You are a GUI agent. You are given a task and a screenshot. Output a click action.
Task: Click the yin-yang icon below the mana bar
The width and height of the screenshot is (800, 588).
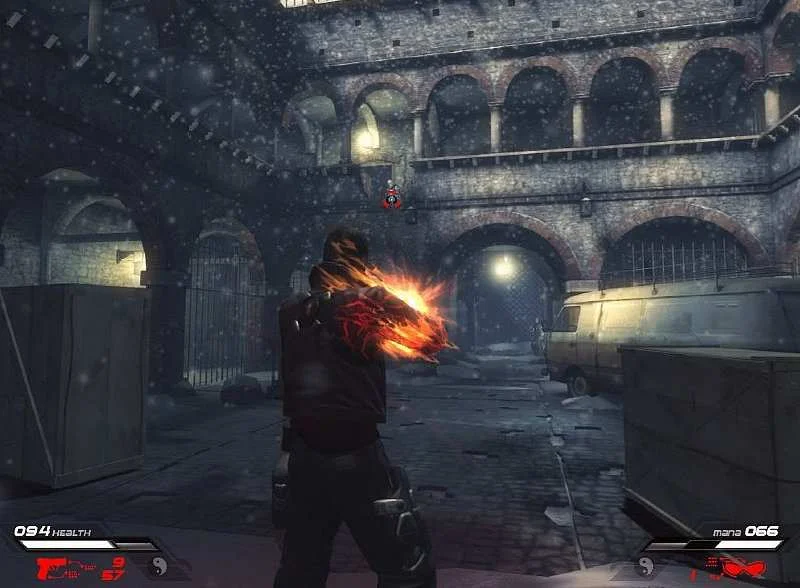645,567
